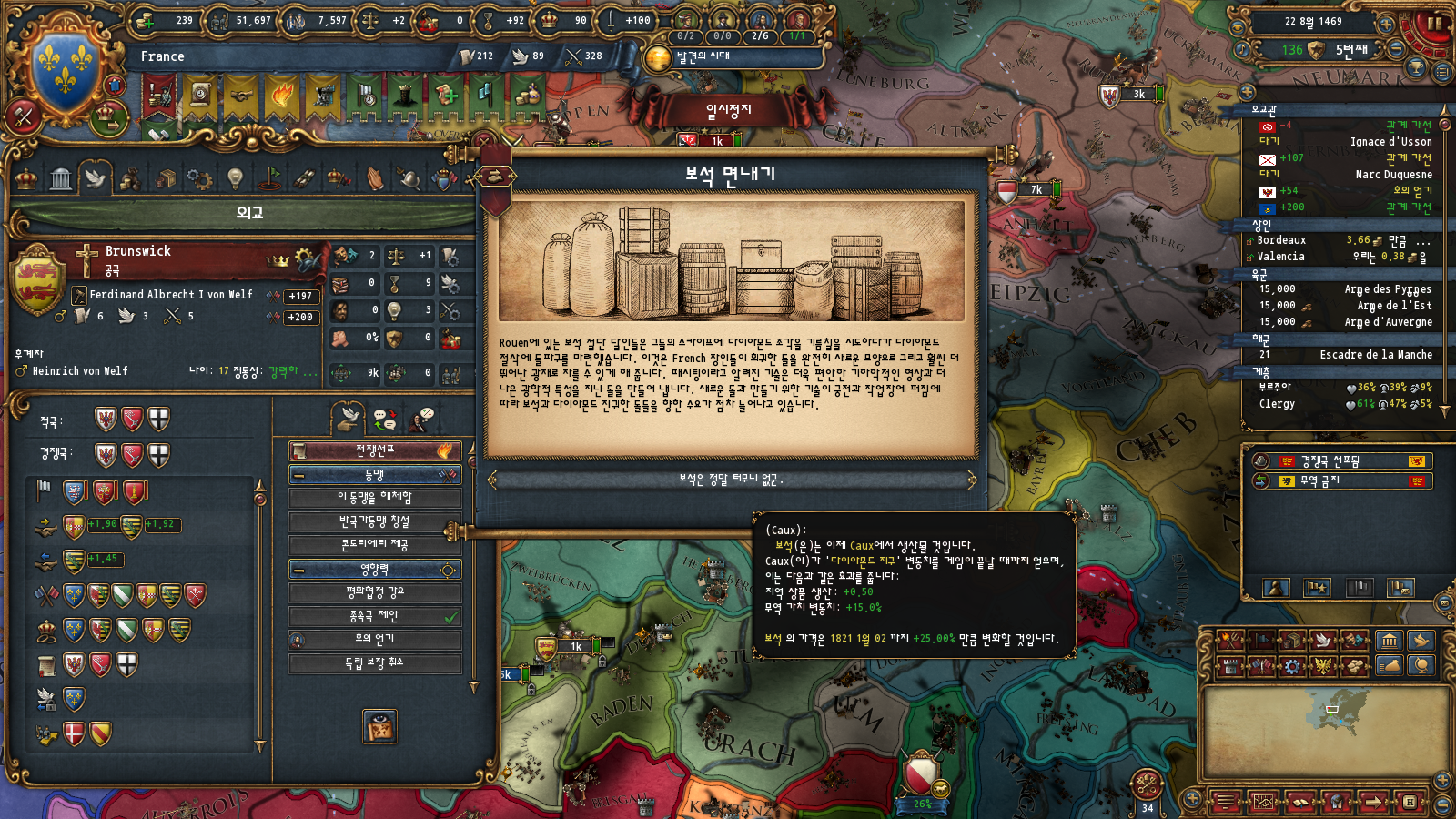
Task: Expand the 동맹 alliance category
Action: tap(375, 474)
